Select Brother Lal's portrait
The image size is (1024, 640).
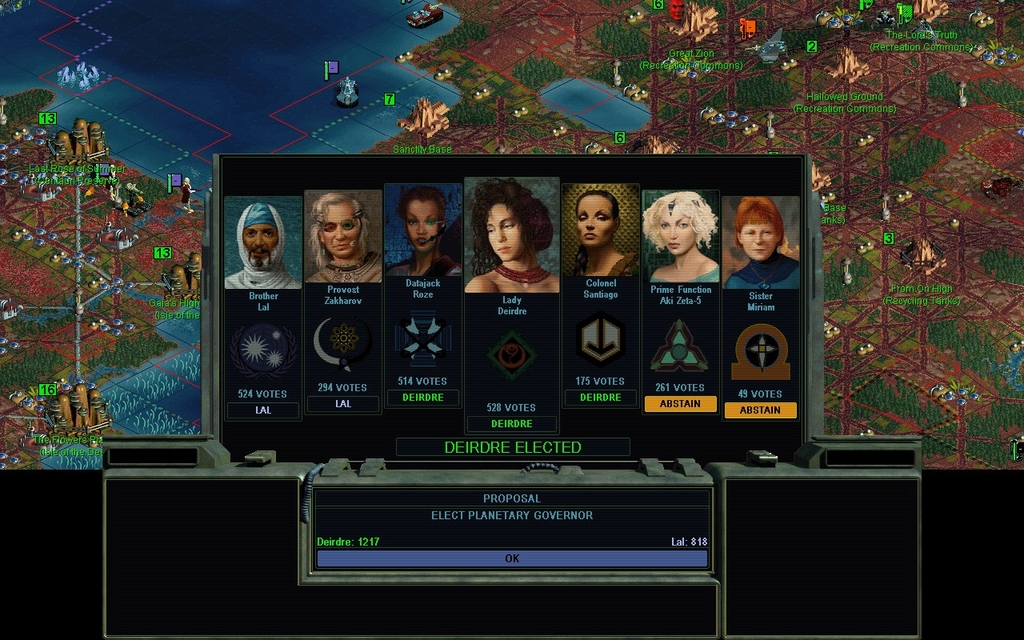point(263,242)
